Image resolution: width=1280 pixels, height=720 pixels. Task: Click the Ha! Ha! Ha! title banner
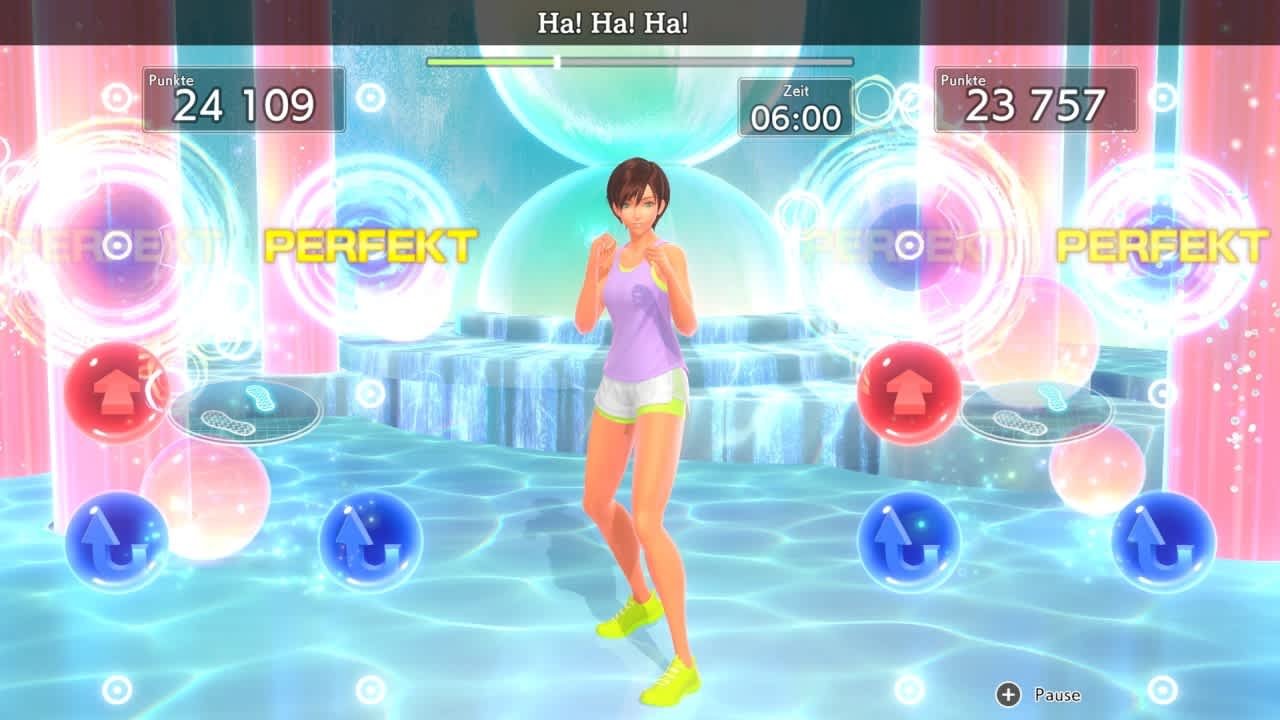614,20
